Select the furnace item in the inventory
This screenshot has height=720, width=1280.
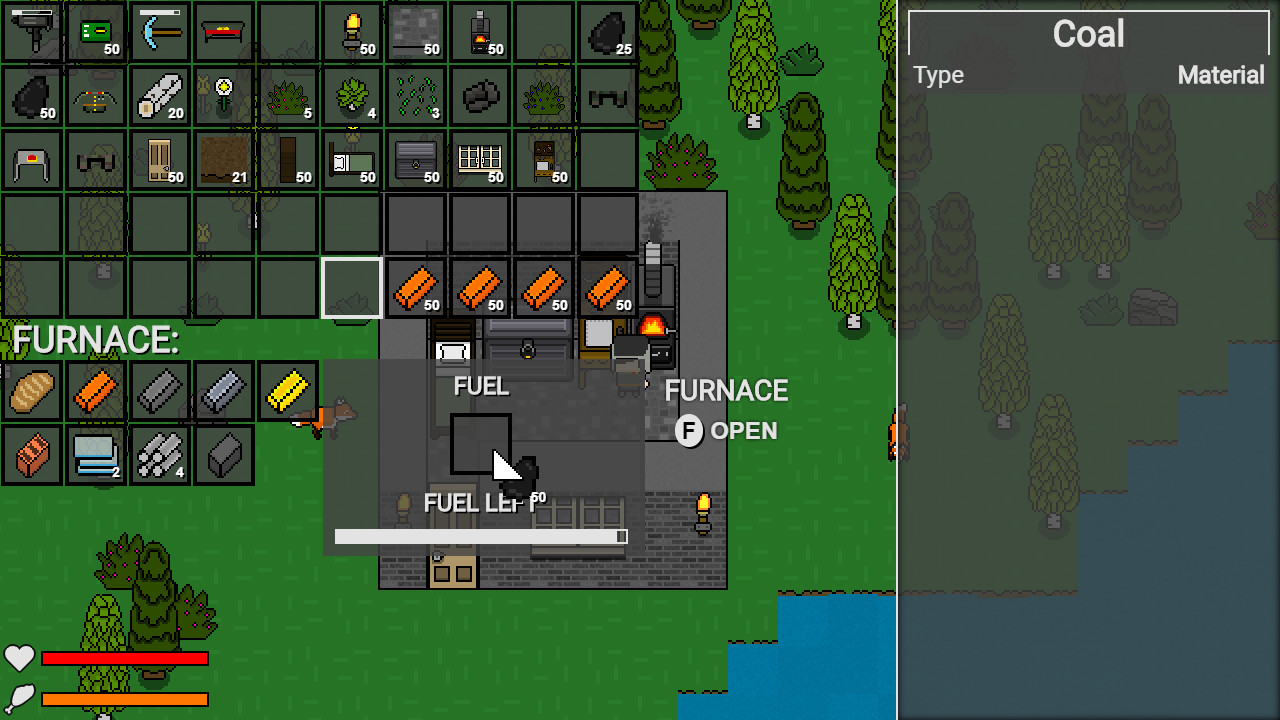[480, 30]
